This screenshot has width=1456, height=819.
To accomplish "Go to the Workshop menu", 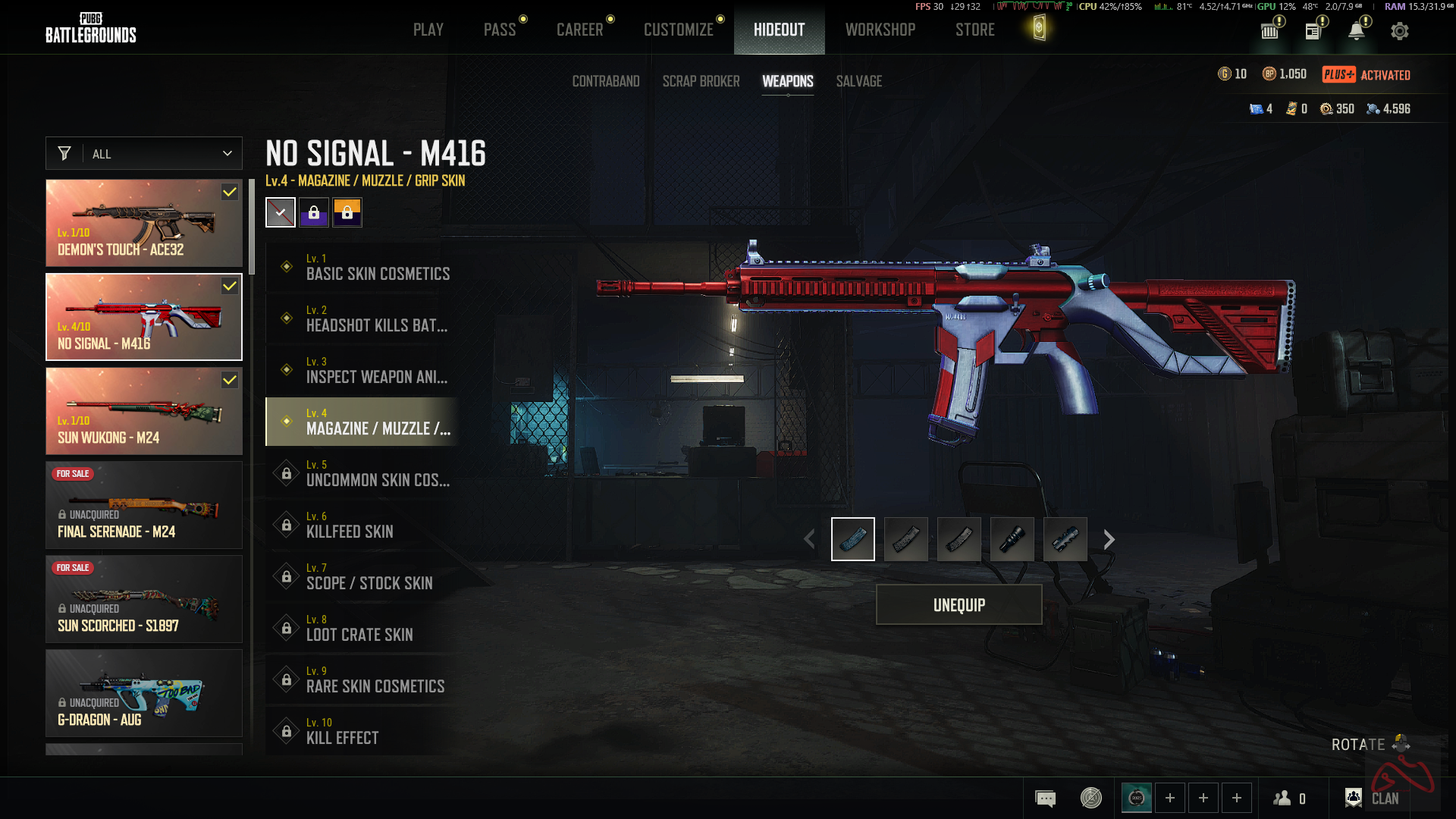I will click(880, 30).
